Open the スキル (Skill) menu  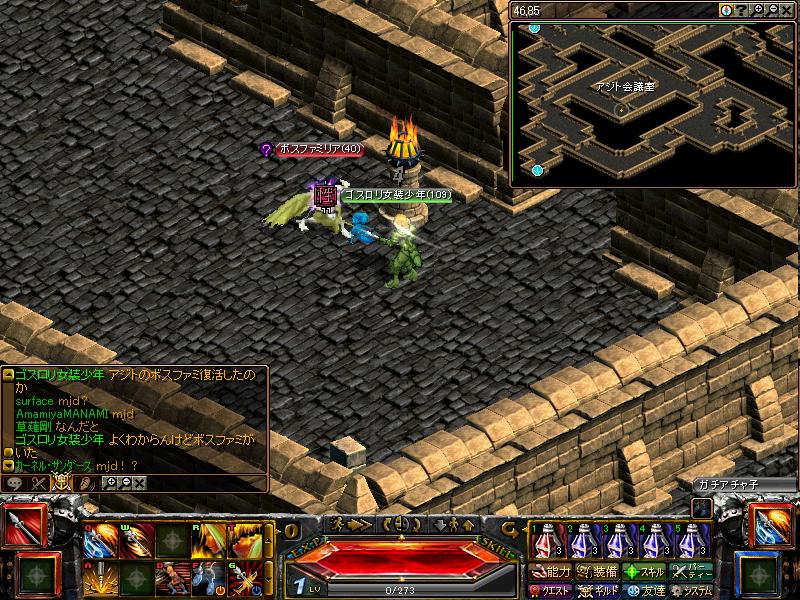pyautogui.click(x=645, y=572)
